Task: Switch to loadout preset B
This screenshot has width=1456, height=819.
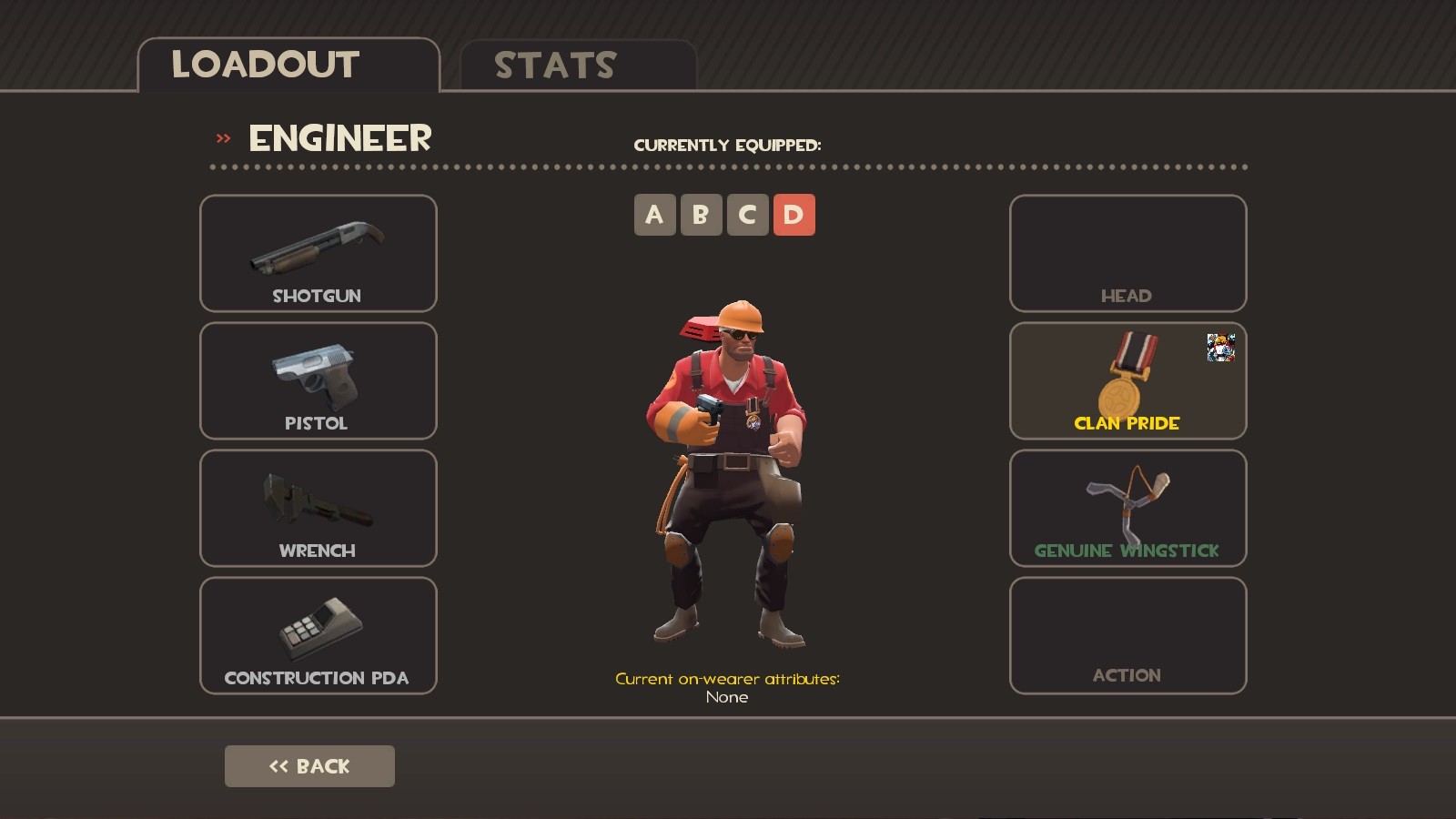Action: click(x=701, y=215)
